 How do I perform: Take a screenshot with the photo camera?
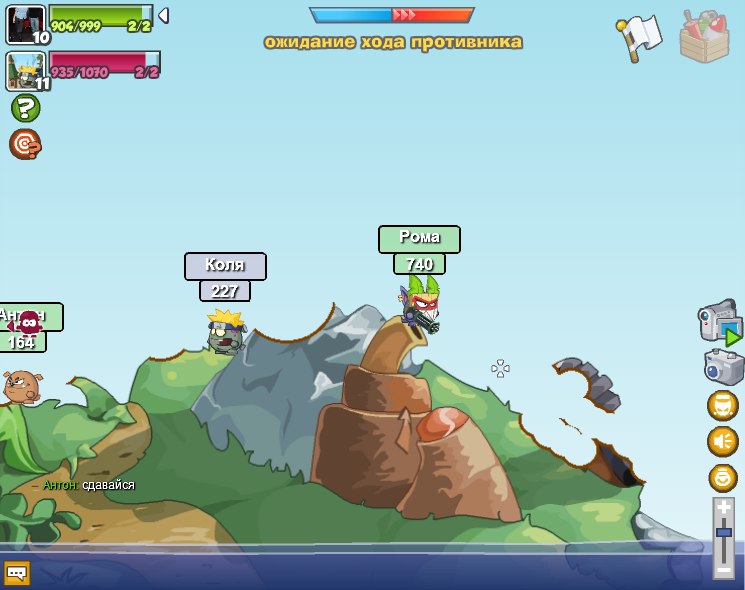click(x=723, y=367)
